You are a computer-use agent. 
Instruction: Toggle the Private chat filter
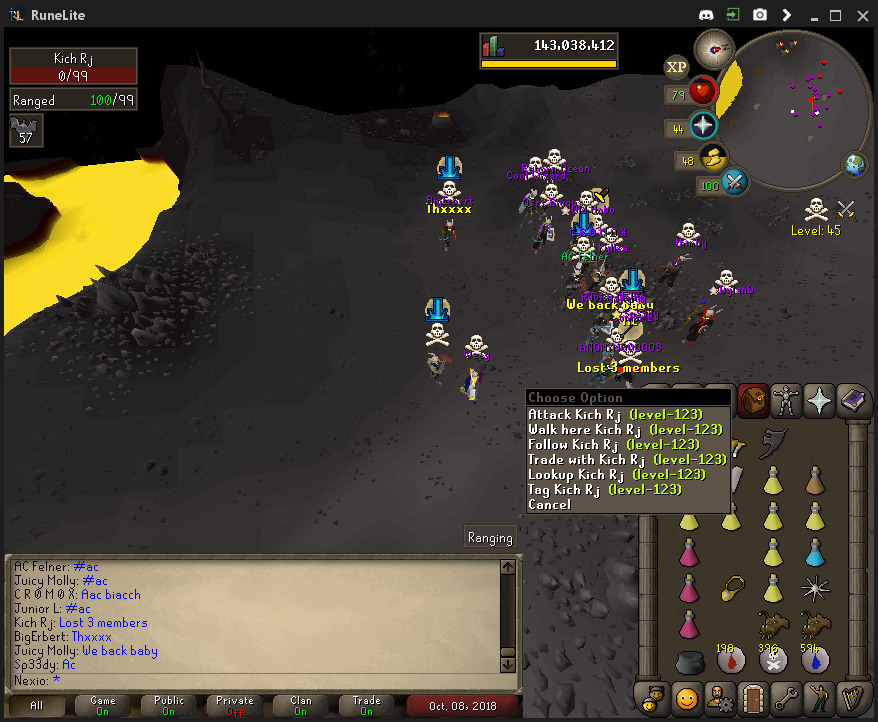(x=235, y=705)
